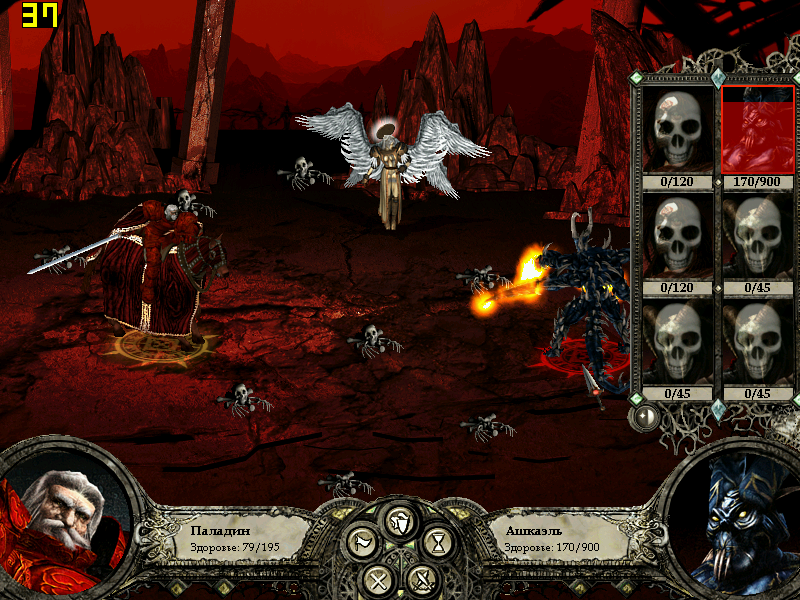Select the red demon portrait with 170/900 health
The height and width of the screenshot is (600, 800).
[758, 131]
